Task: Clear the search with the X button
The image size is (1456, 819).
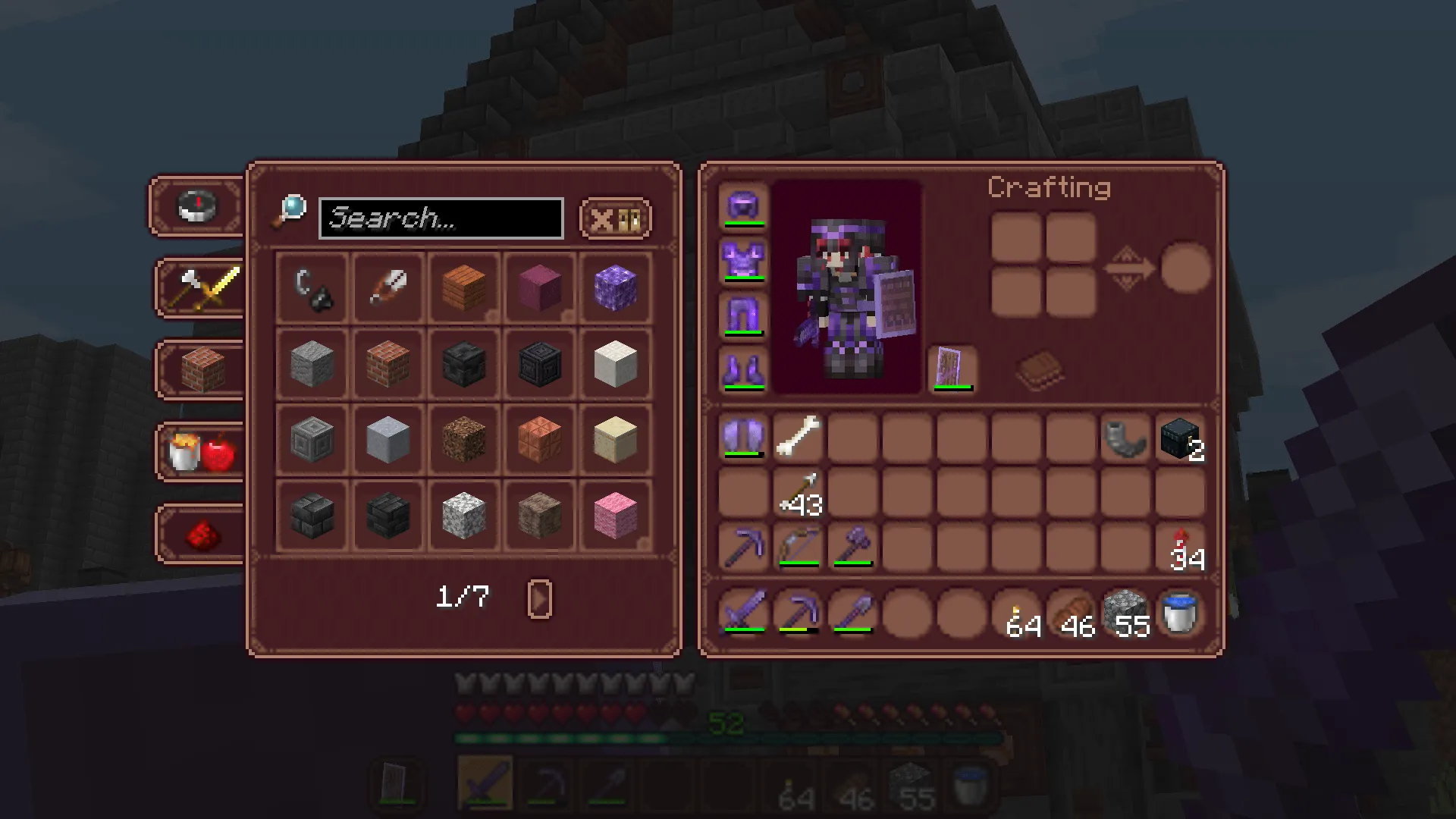Action: (603, 218)
